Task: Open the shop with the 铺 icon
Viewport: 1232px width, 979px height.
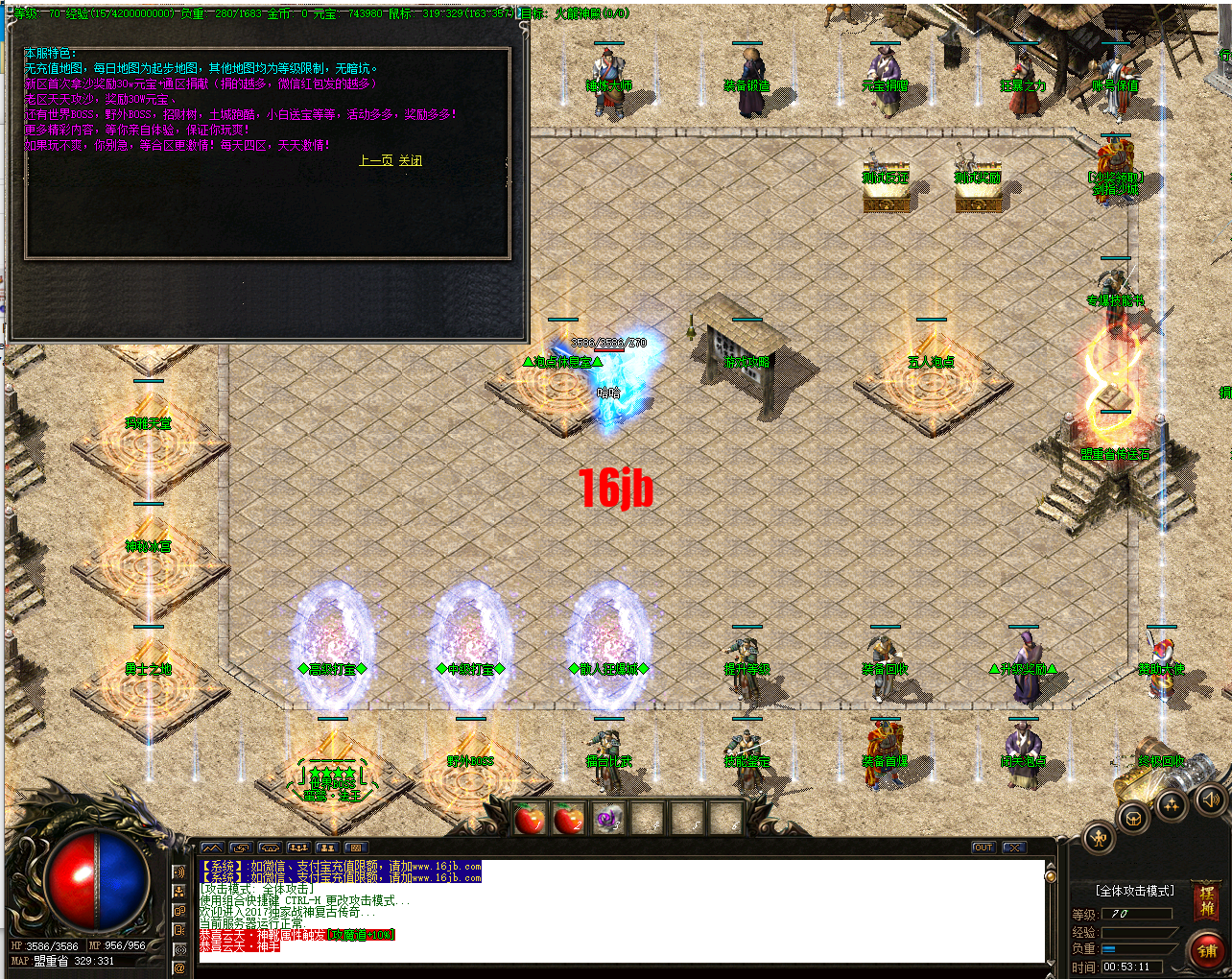Action: pyautogui.click(x=1208, y=950)
